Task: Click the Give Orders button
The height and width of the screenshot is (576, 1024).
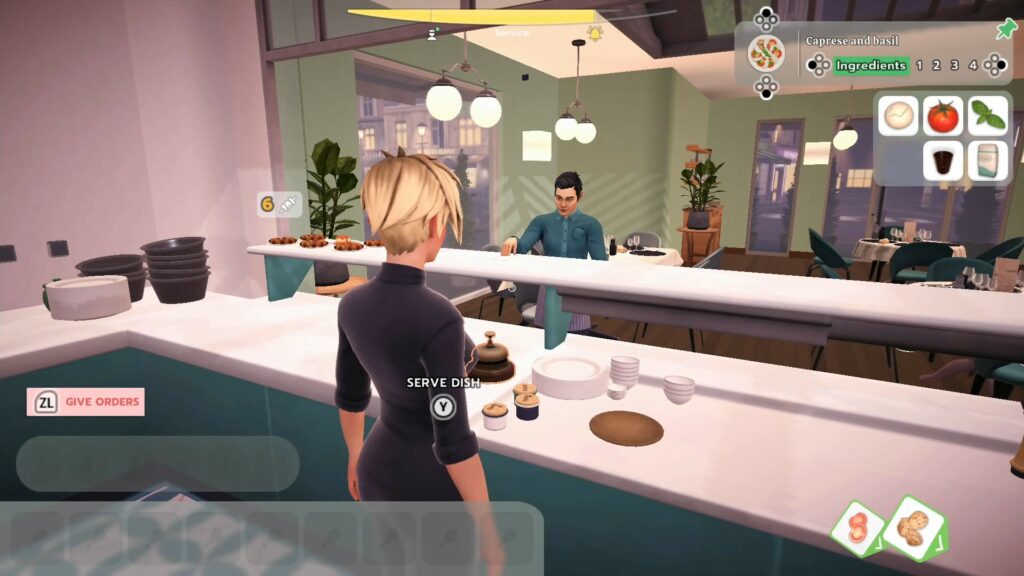Action: pyautogui.click(x=86, y=402)
